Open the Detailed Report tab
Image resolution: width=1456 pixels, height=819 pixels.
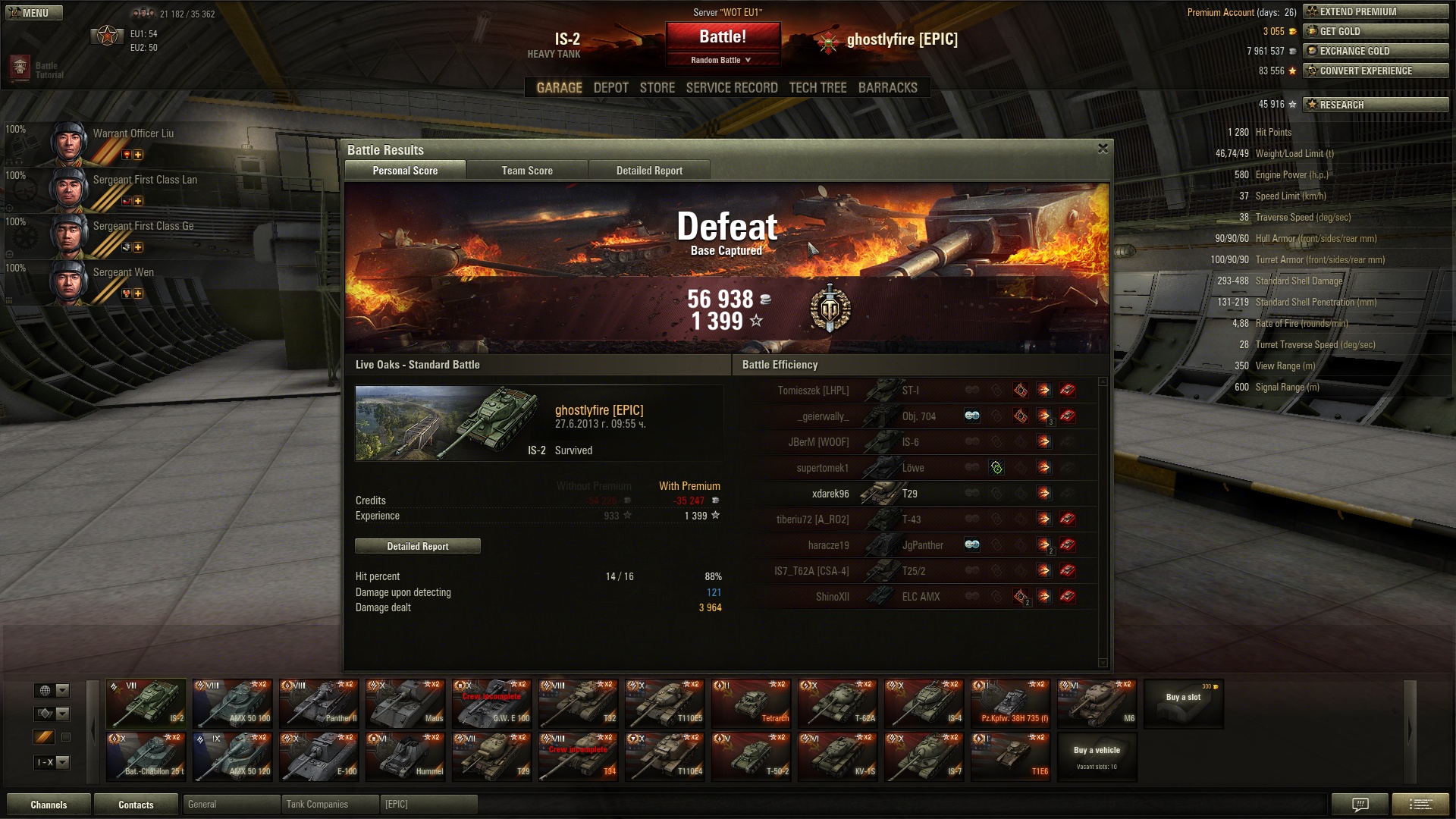point(649,171)
